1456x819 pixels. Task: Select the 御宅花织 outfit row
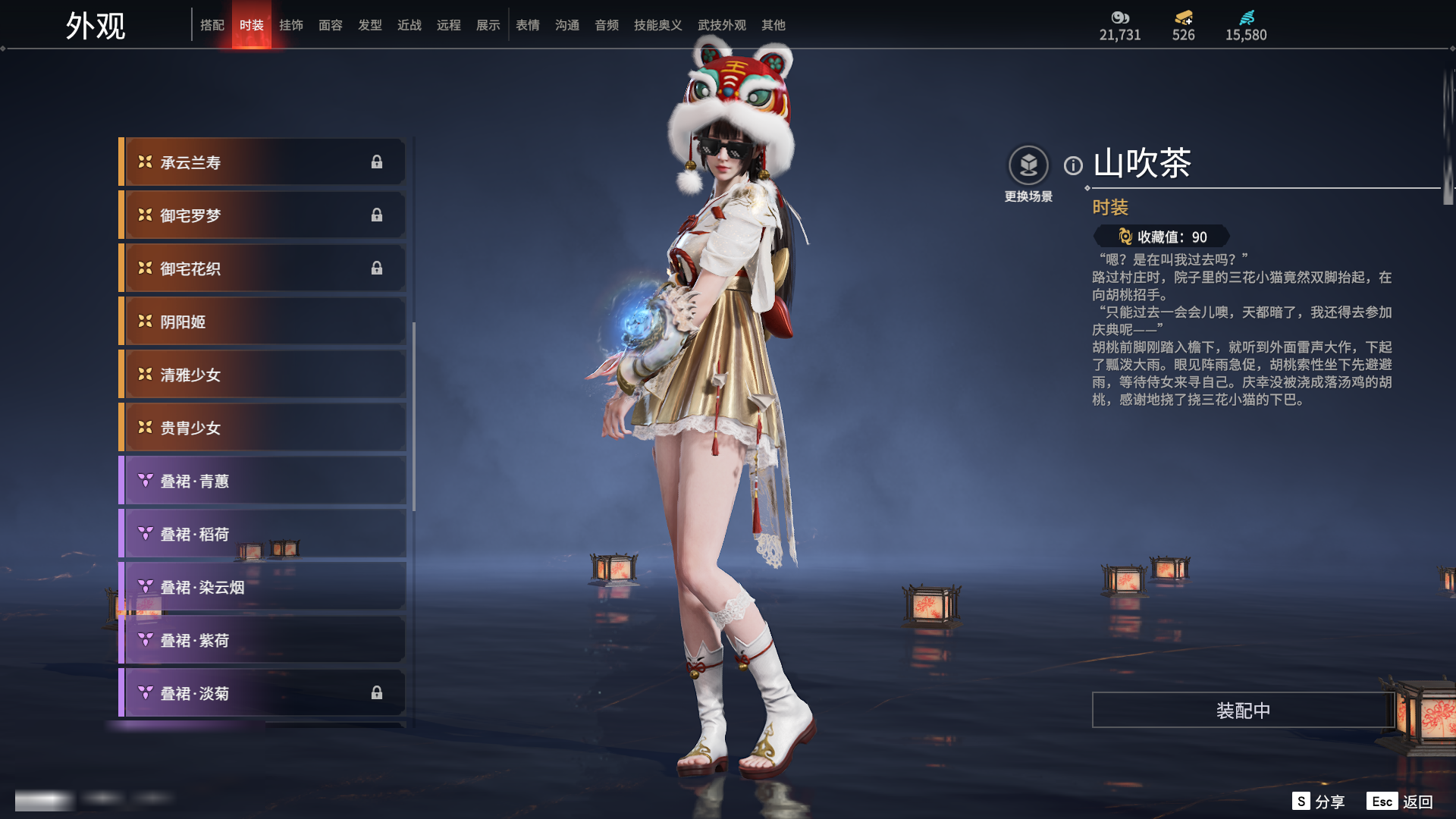(x=262, y=268)
